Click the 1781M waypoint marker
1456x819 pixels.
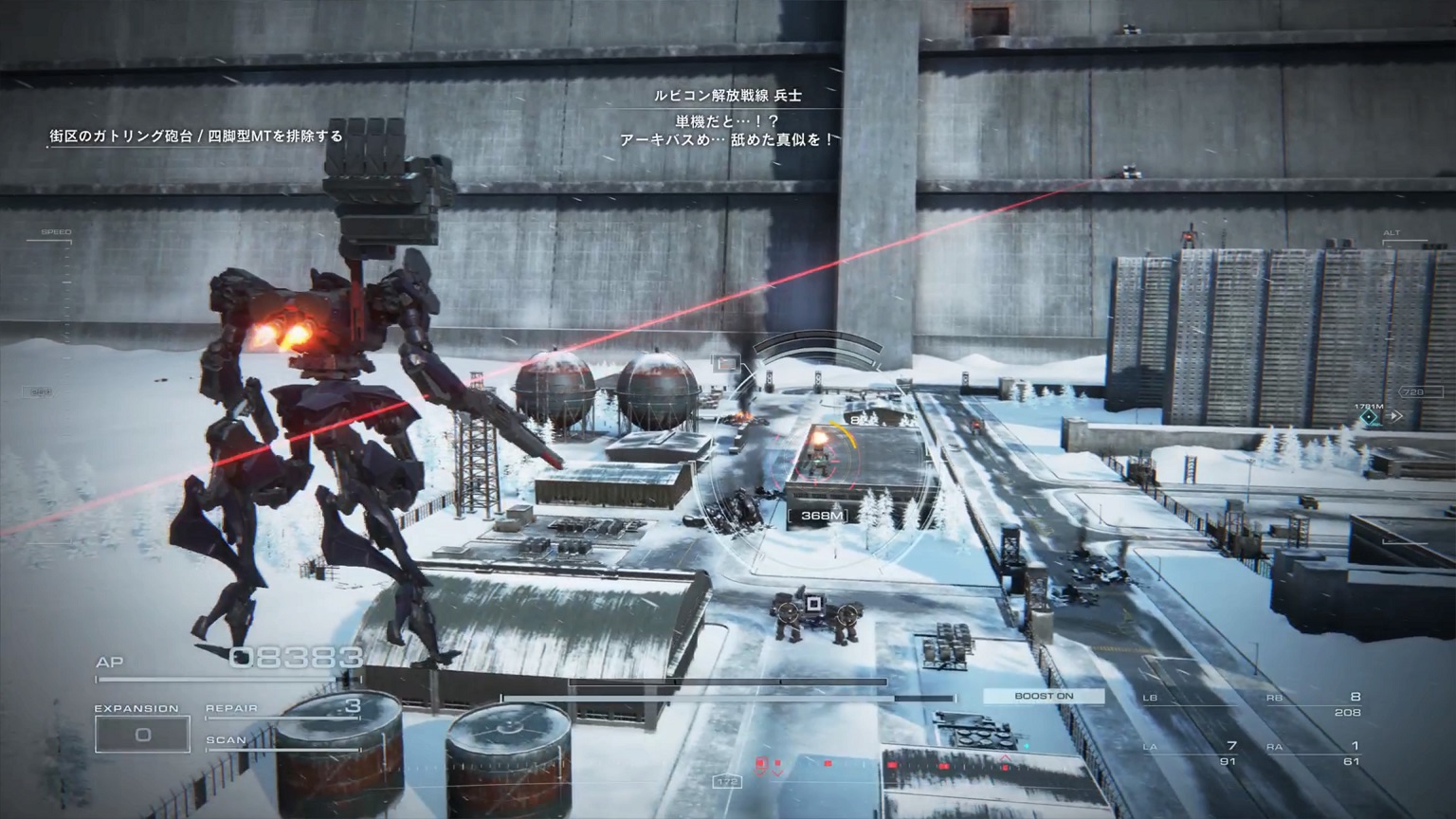click(x=1369, y=416)
